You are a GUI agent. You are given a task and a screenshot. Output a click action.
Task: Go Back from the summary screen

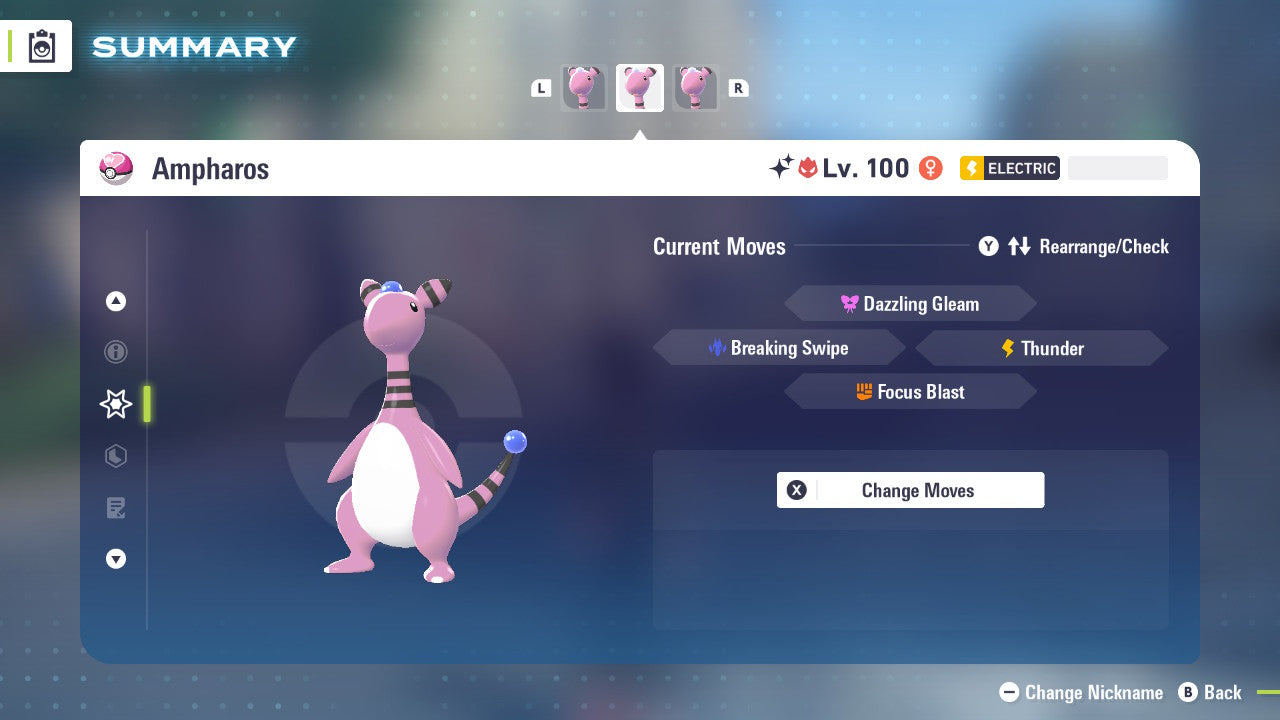click(x=1210, y=692)
